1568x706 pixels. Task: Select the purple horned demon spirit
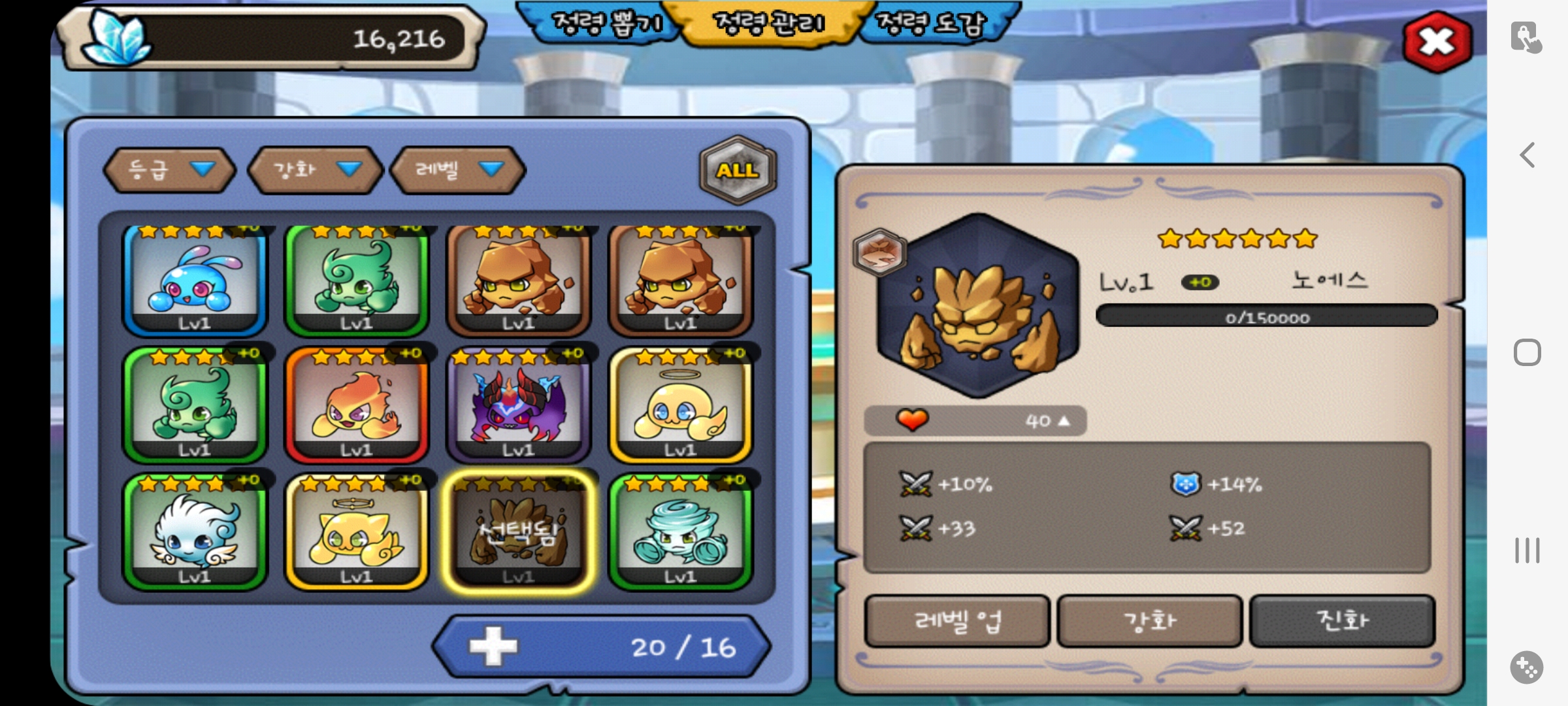coord(519,405)
